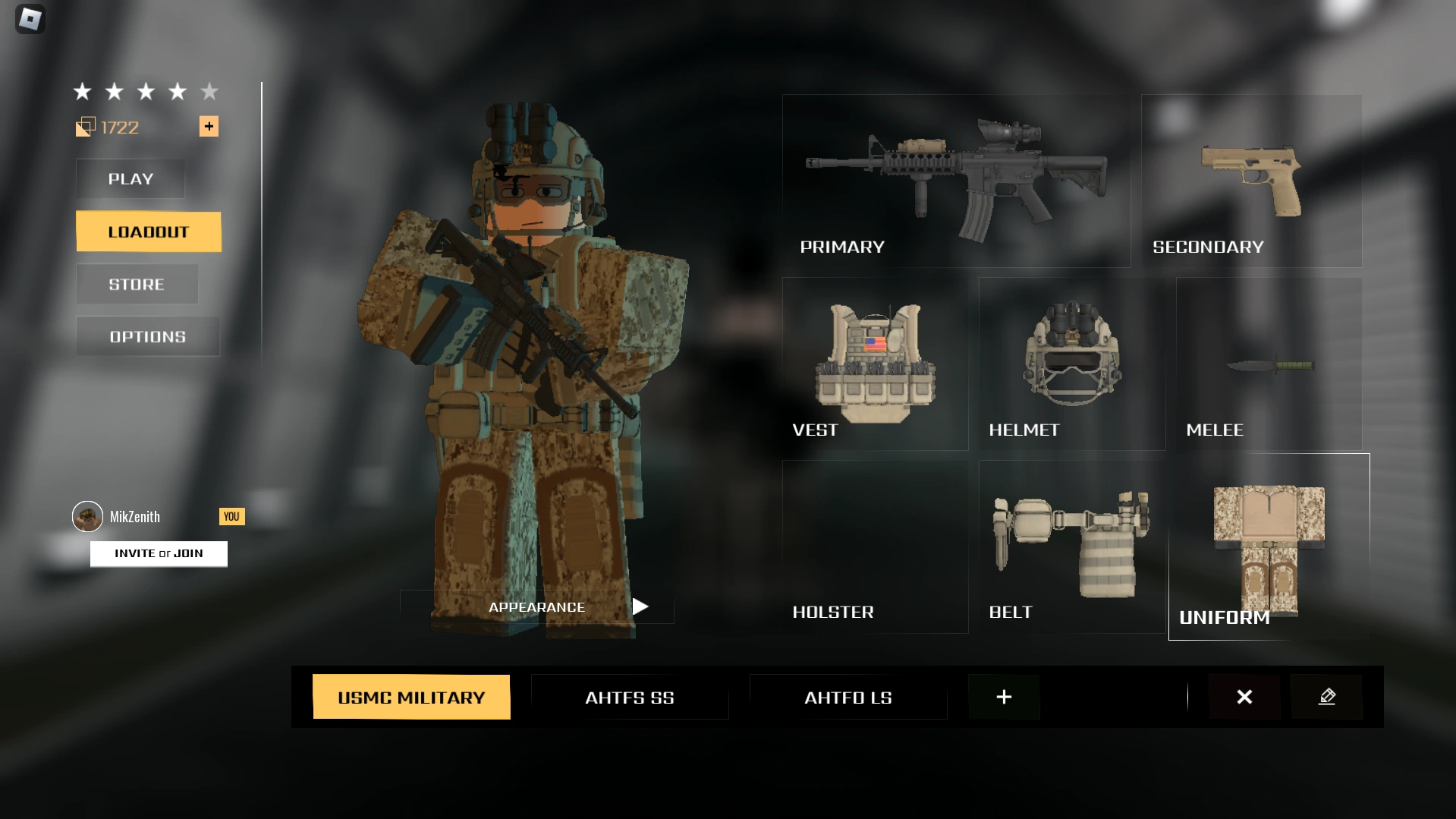Click the Roblox logo icon
This screenshot has width=1456, height=819.
point(30,19)
